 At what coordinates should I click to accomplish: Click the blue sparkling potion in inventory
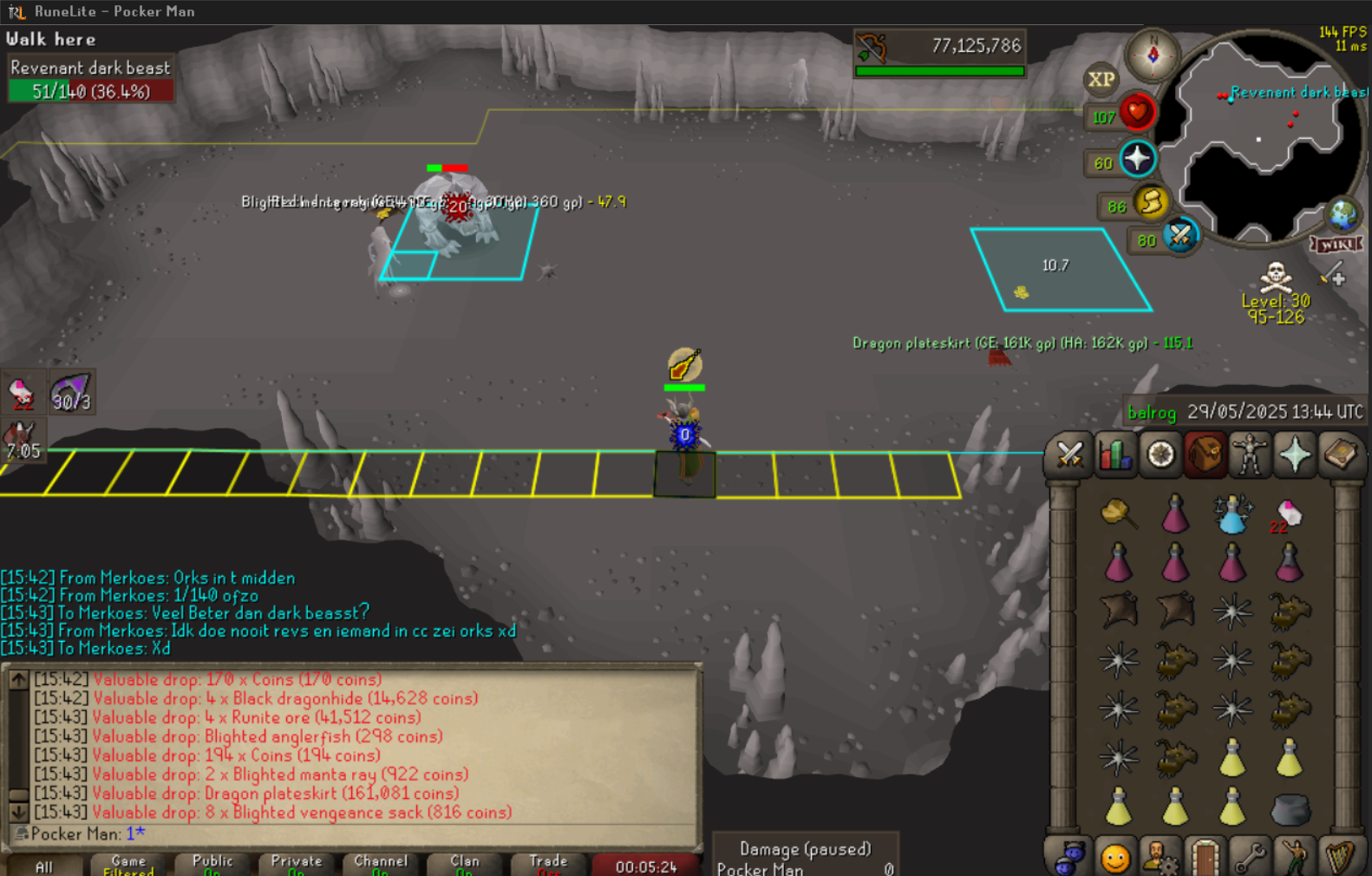1232,514
